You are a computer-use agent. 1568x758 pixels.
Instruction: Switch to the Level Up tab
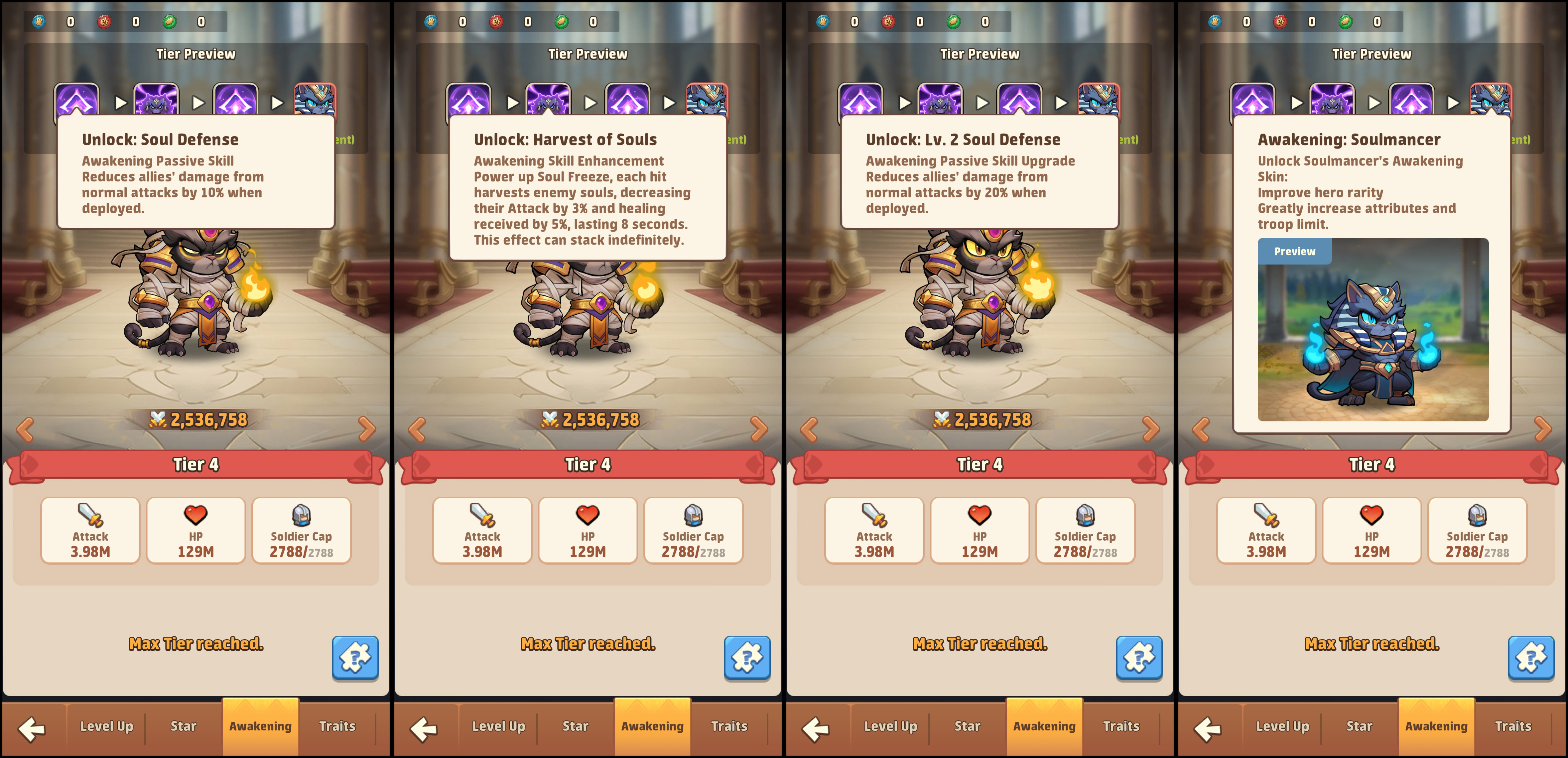tap(106, 726)
